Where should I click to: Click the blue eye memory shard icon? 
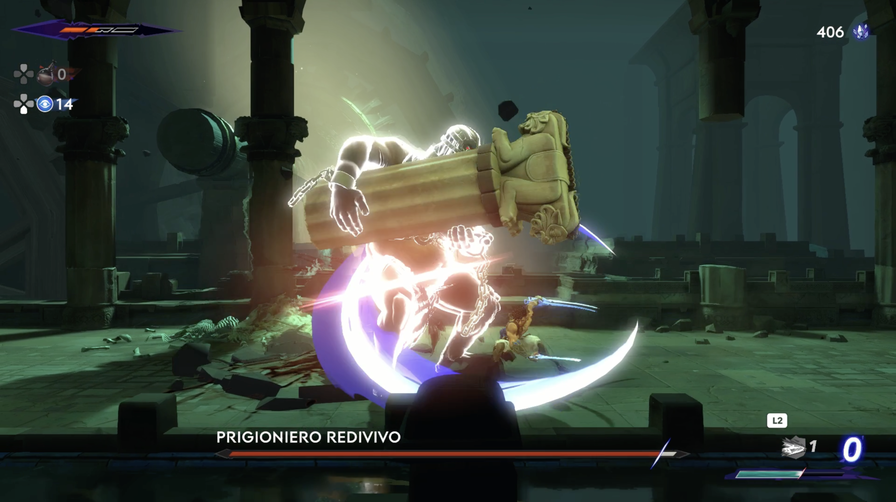44,103
